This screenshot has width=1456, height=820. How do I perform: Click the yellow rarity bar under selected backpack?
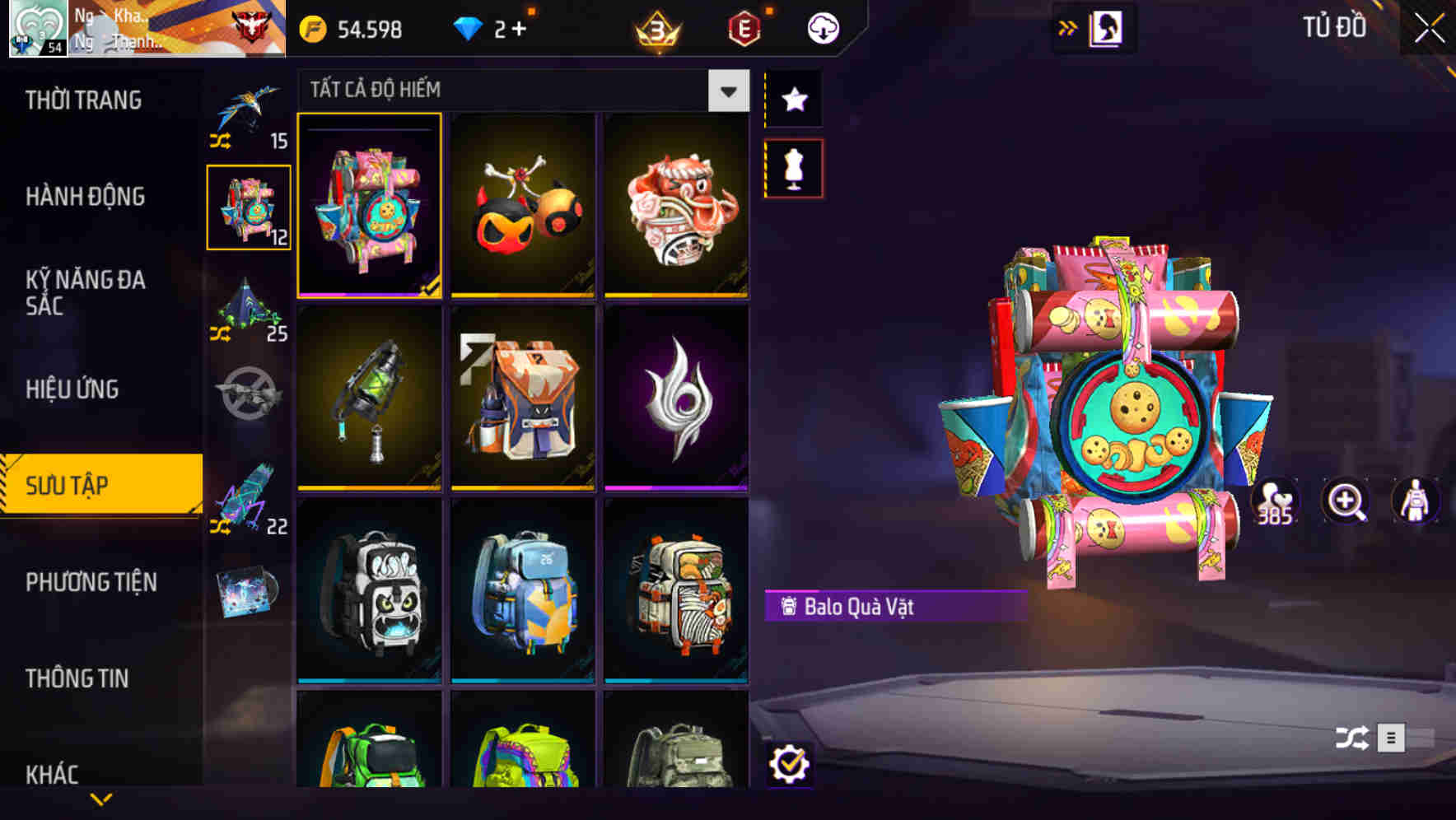(x=369, y=294)
